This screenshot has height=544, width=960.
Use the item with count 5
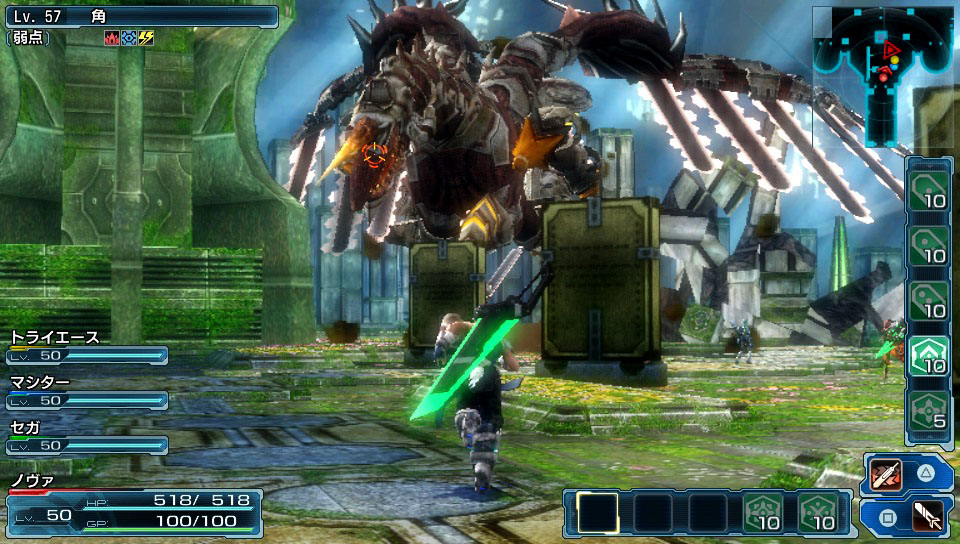pos(927,411)
